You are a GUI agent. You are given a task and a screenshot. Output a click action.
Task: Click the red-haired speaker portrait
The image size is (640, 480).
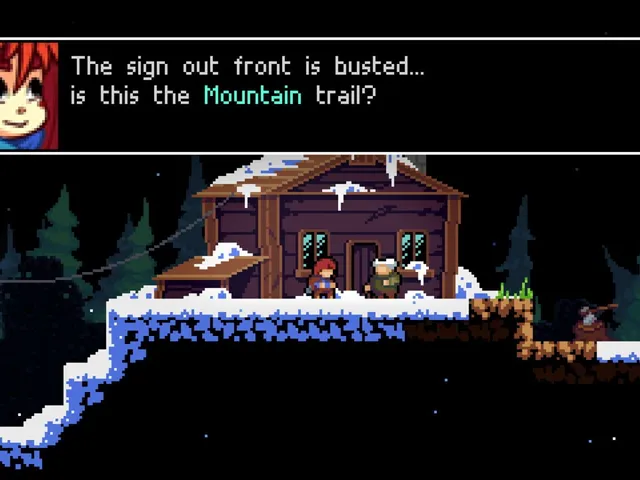click(x=29, y=95)
